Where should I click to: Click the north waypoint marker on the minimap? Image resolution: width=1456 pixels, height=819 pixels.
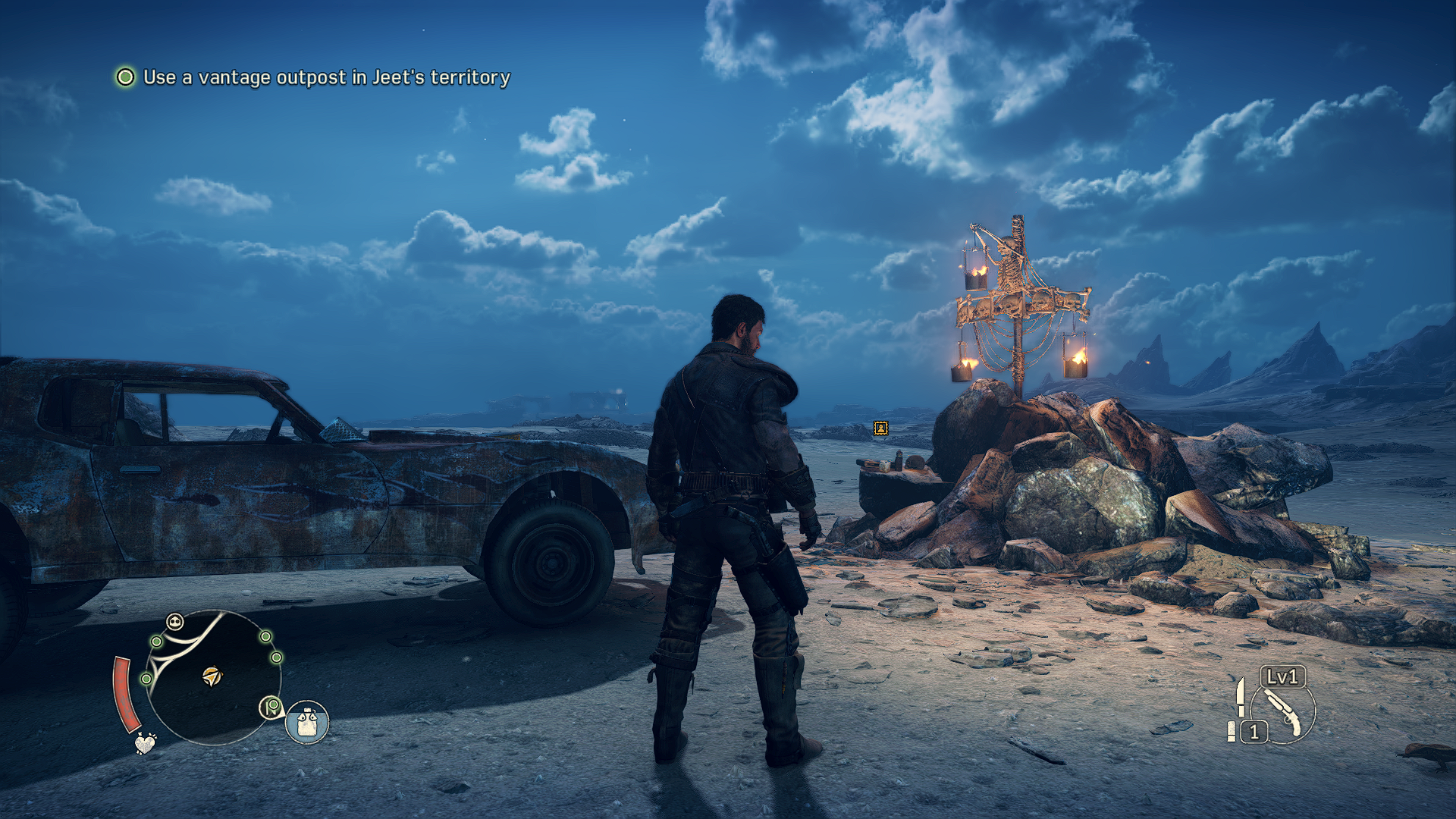(x=271, y=708)
